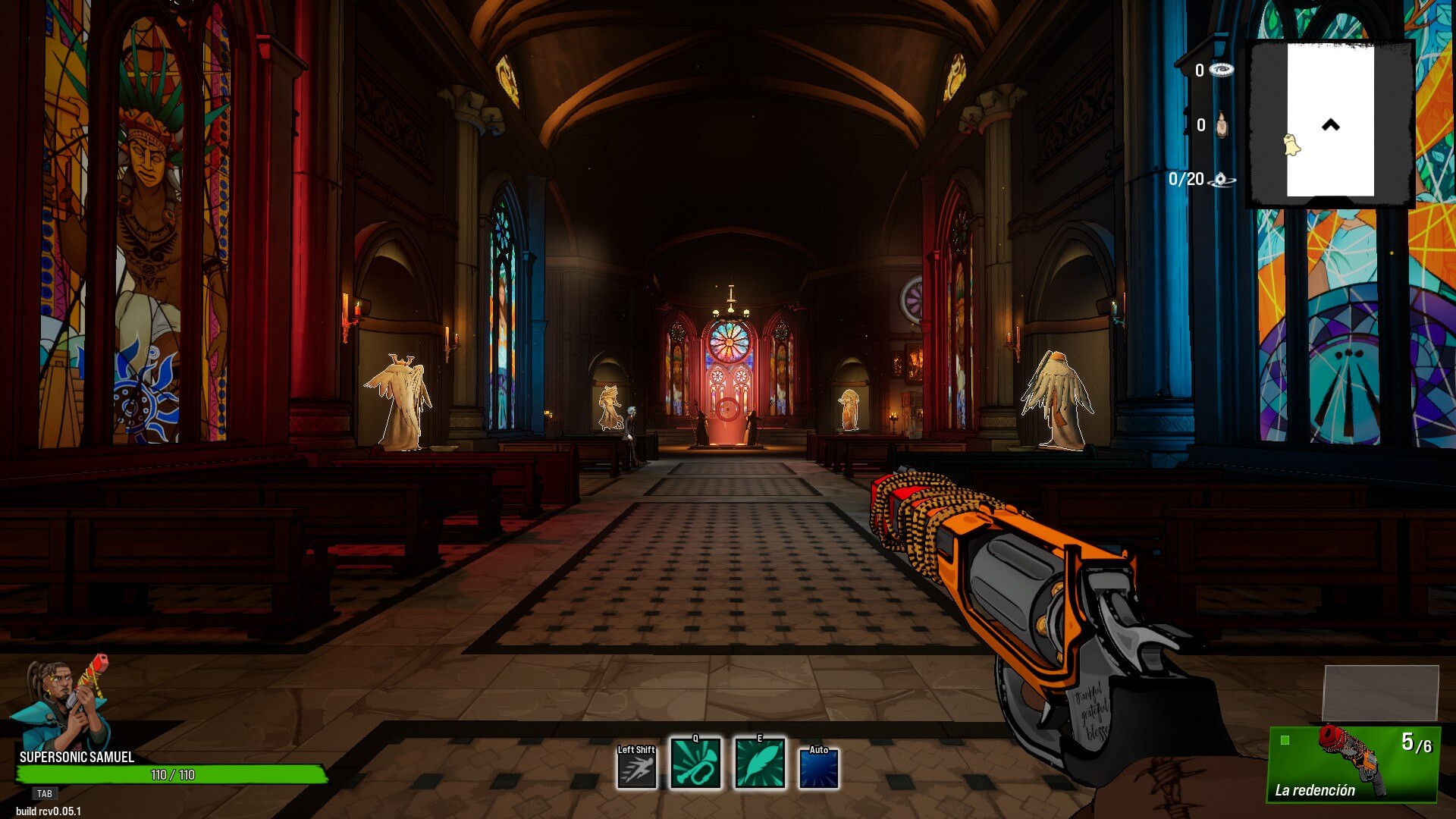Use the trumpet blast ability
The height and width of the screenshot is (819, 1456).
(695, 764)
